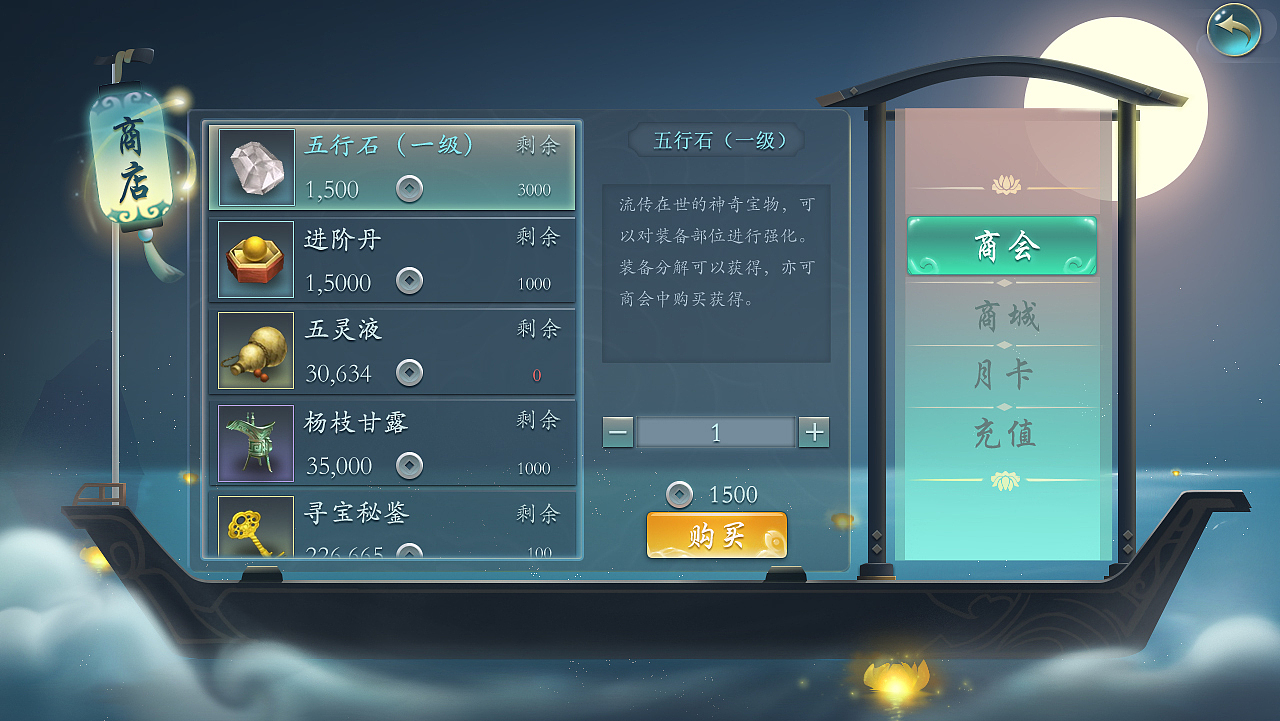
Task: Click the quantity input field showing 1
Action: 716,432
